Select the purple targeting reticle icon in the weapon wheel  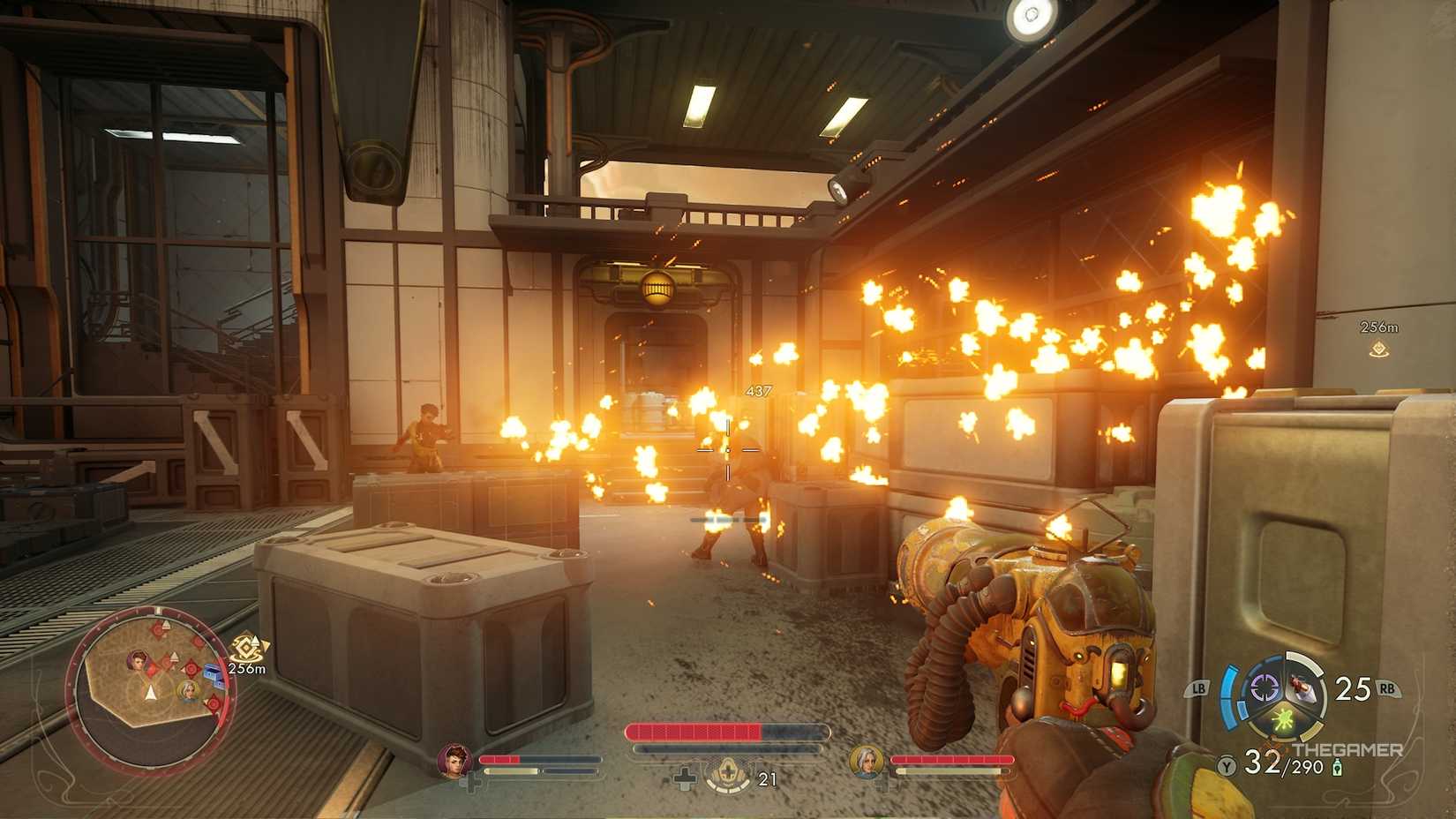click(x=1264, y=688)
